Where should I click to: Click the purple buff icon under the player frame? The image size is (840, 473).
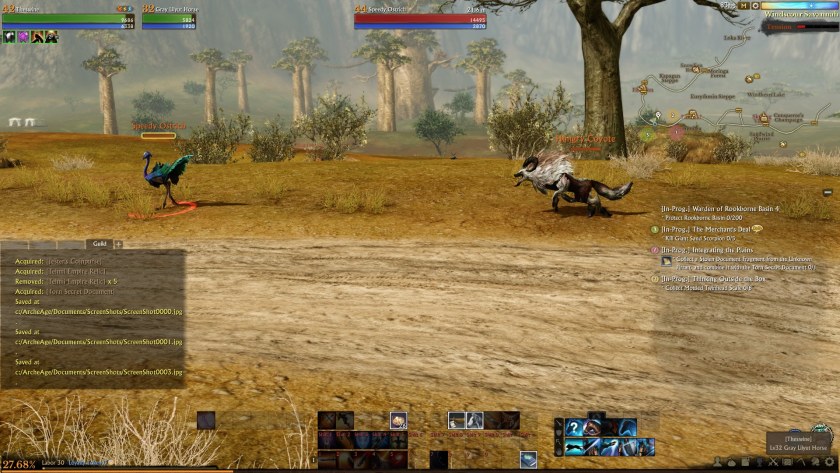(23, 37)
